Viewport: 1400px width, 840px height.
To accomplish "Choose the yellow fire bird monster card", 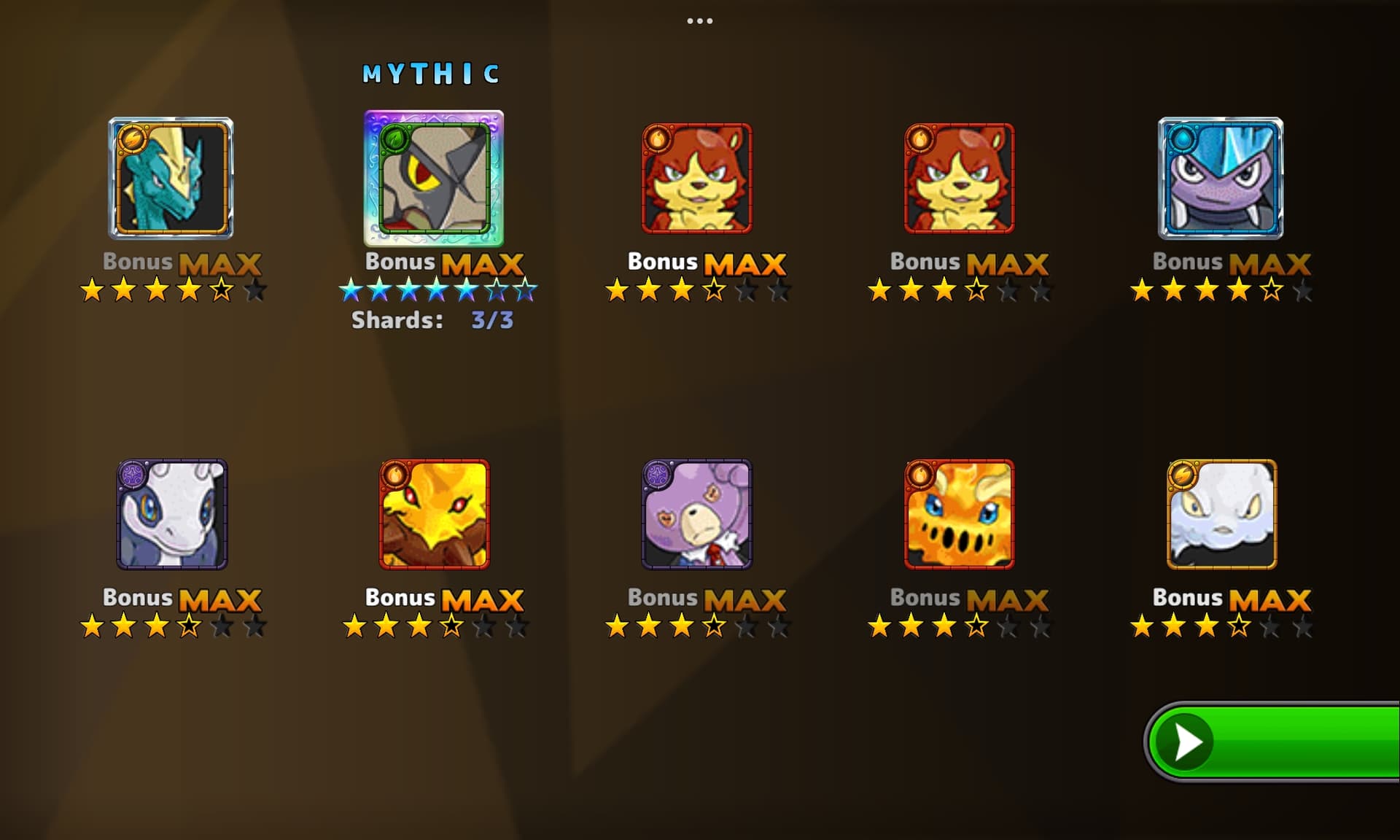I will 435,514.
